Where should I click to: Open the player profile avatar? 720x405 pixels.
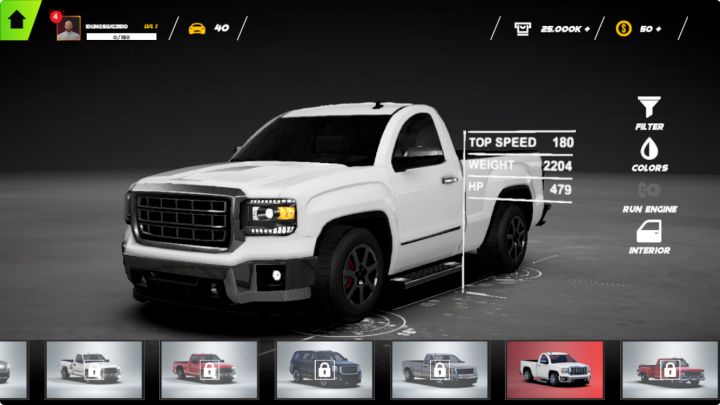(69, 29)
